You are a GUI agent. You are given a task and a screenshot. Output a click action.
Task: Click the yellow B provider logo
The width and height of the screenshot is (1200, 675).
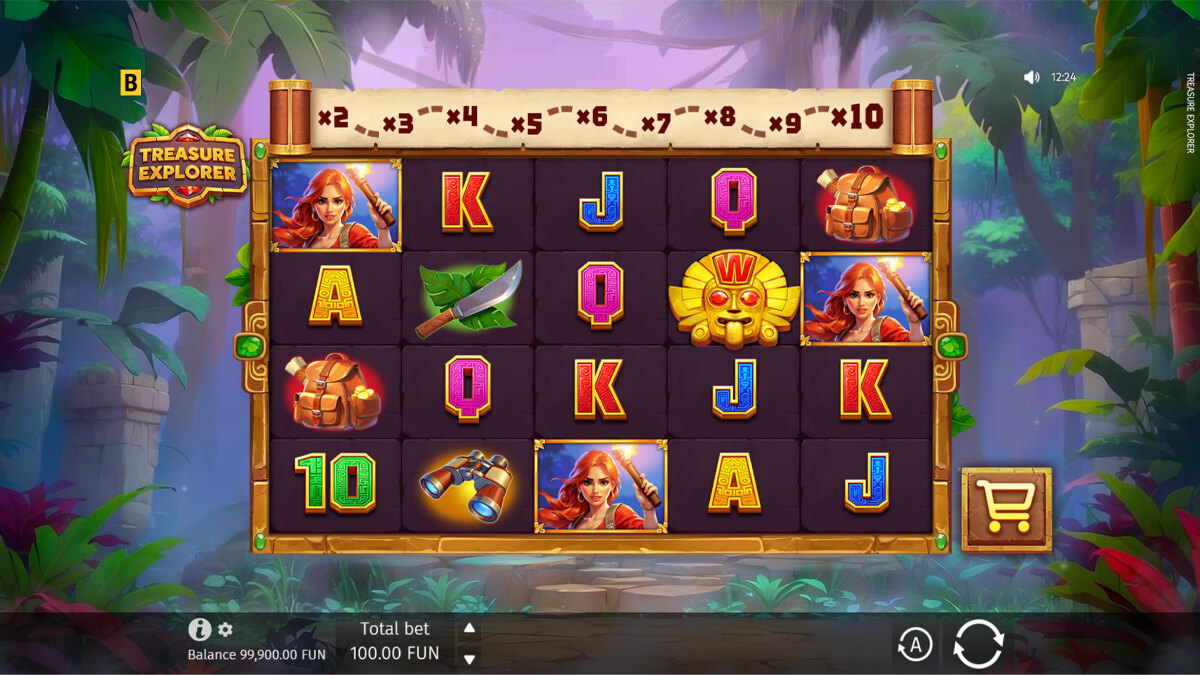pyautogui.click(x=131, y=83)
